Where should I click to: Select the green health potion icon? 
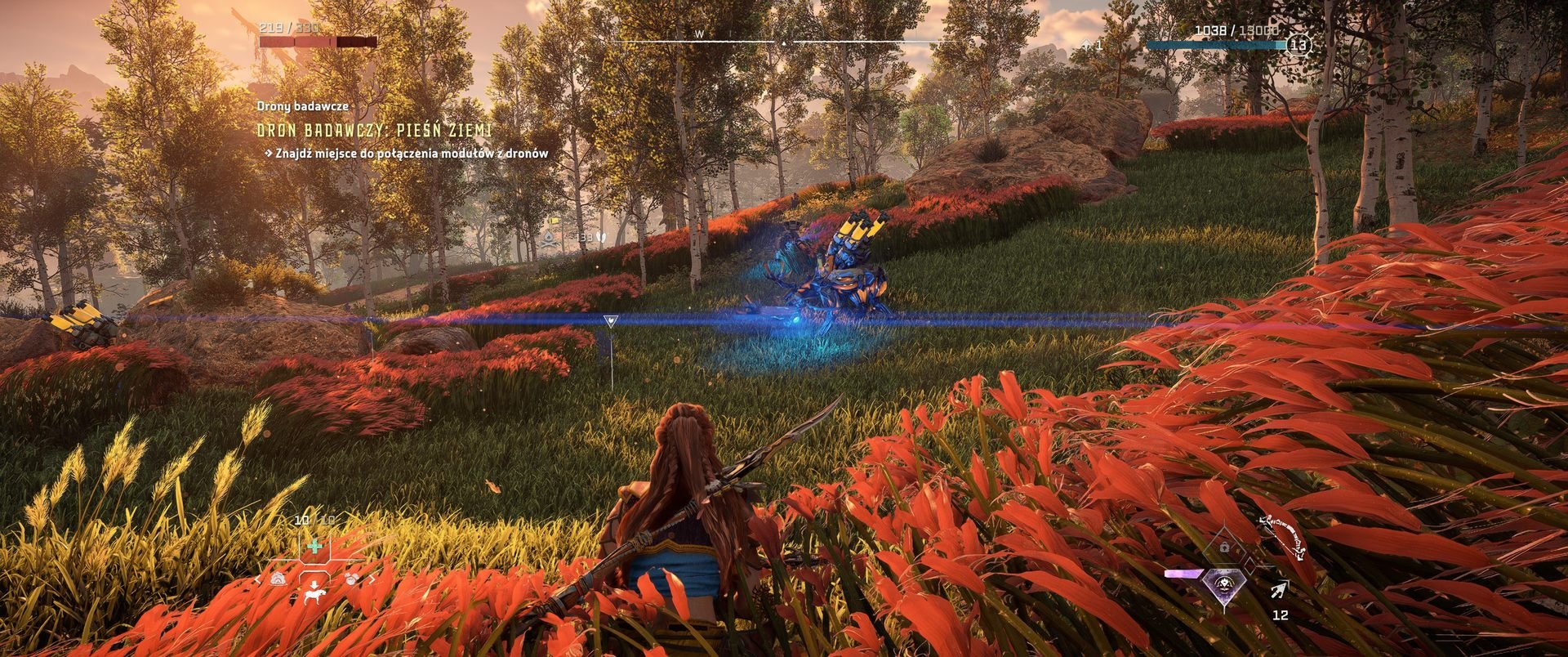click(x=314, y=547)
